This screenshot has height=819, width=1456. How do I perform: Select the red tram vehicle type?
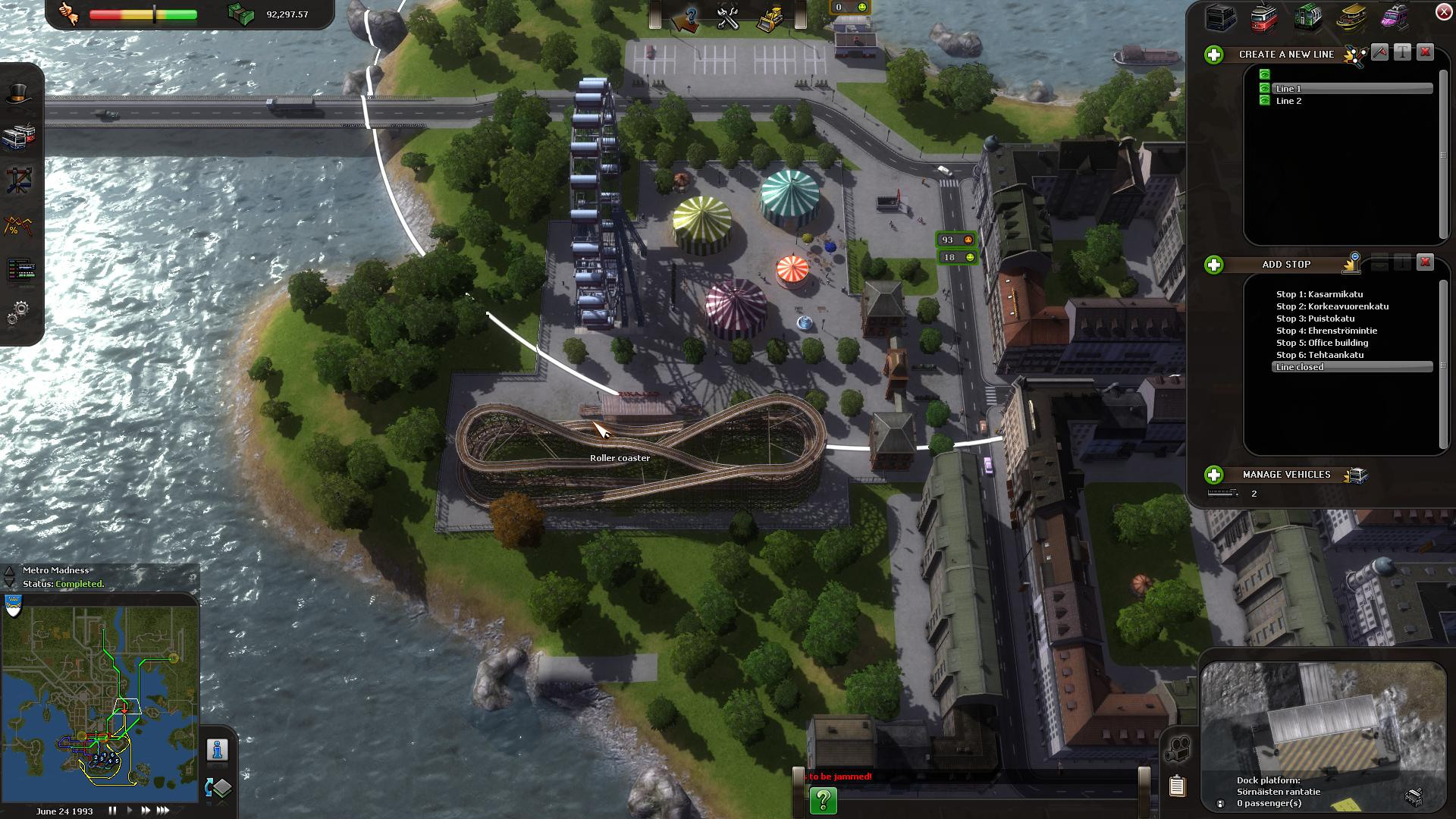click(x=1263, y=17)
